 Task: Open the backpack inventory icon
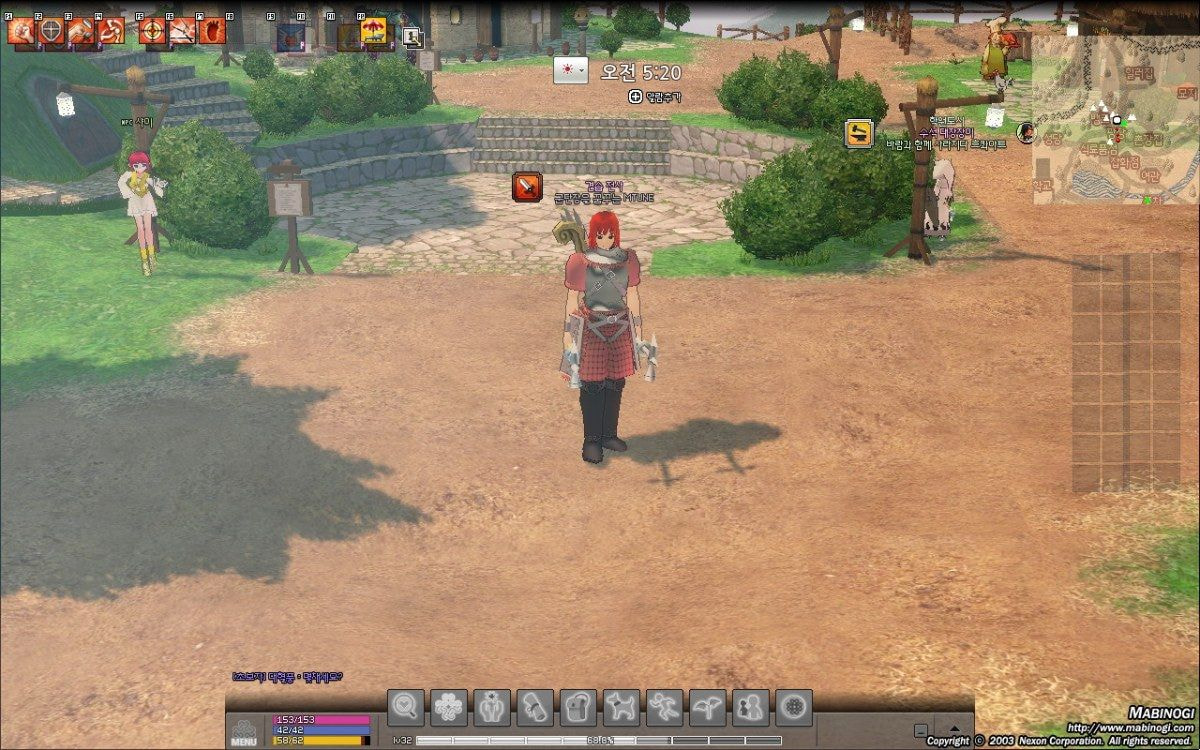(x=578, y=707)
